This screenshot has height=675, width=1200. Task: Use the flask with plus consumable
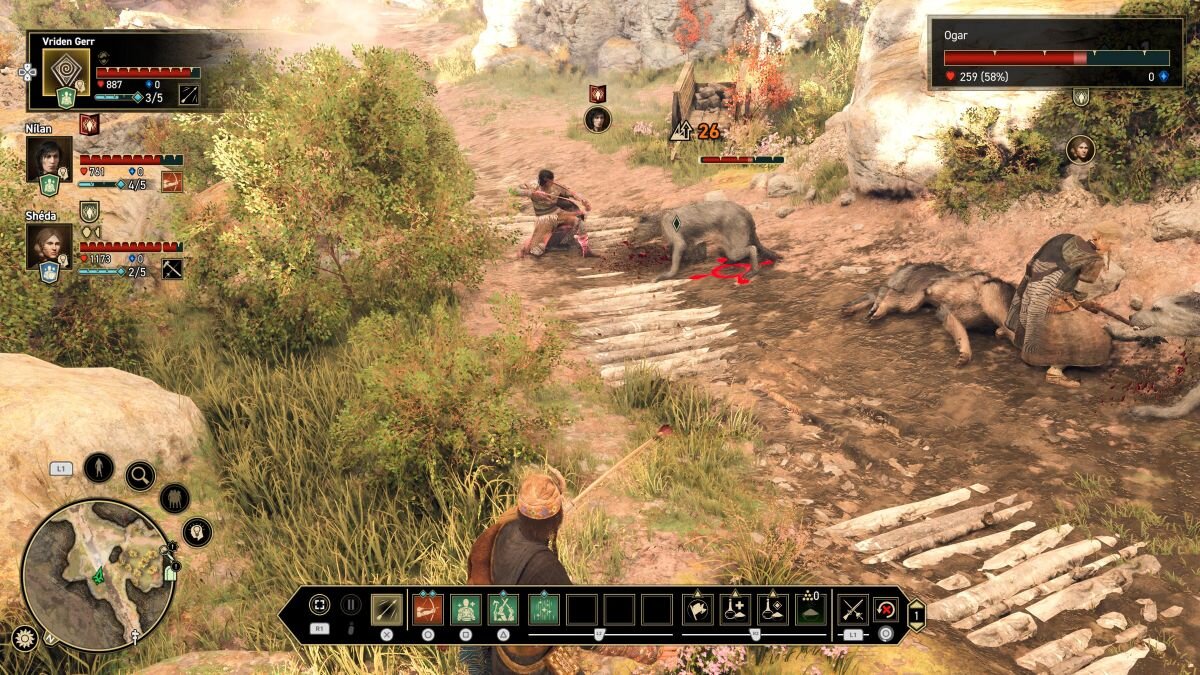click(x=735, y=609)
